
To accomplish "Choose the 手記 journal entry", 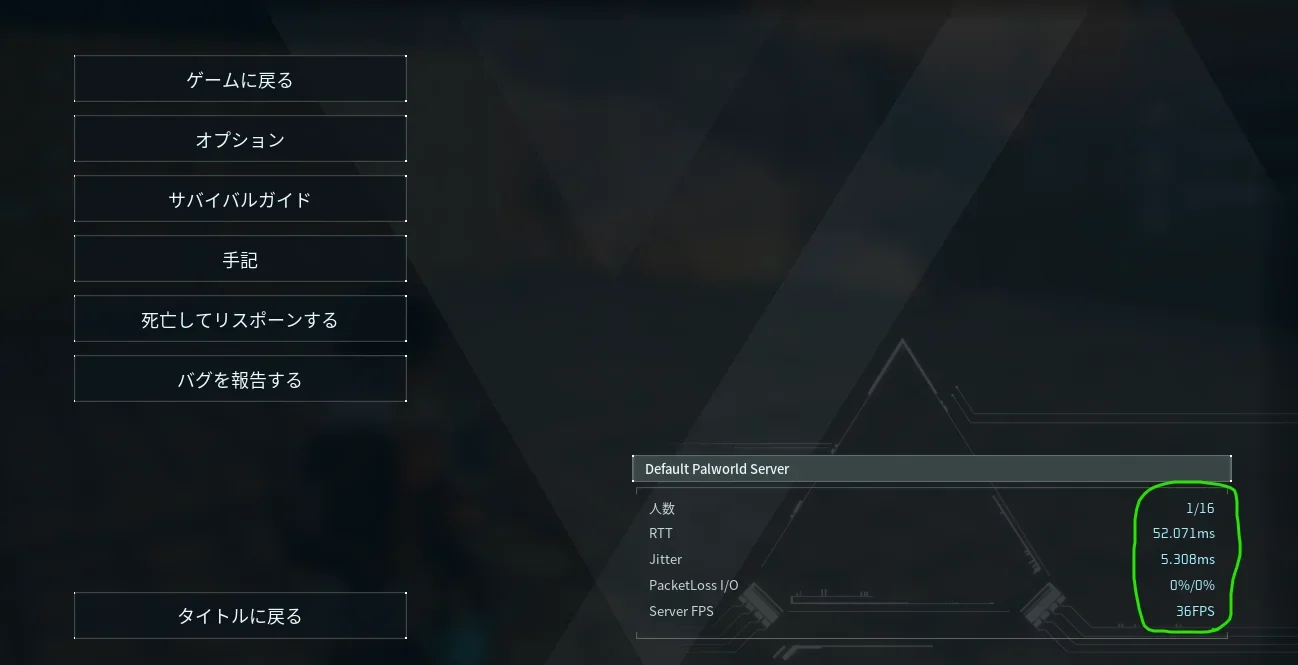I will [x=240, y=260].
